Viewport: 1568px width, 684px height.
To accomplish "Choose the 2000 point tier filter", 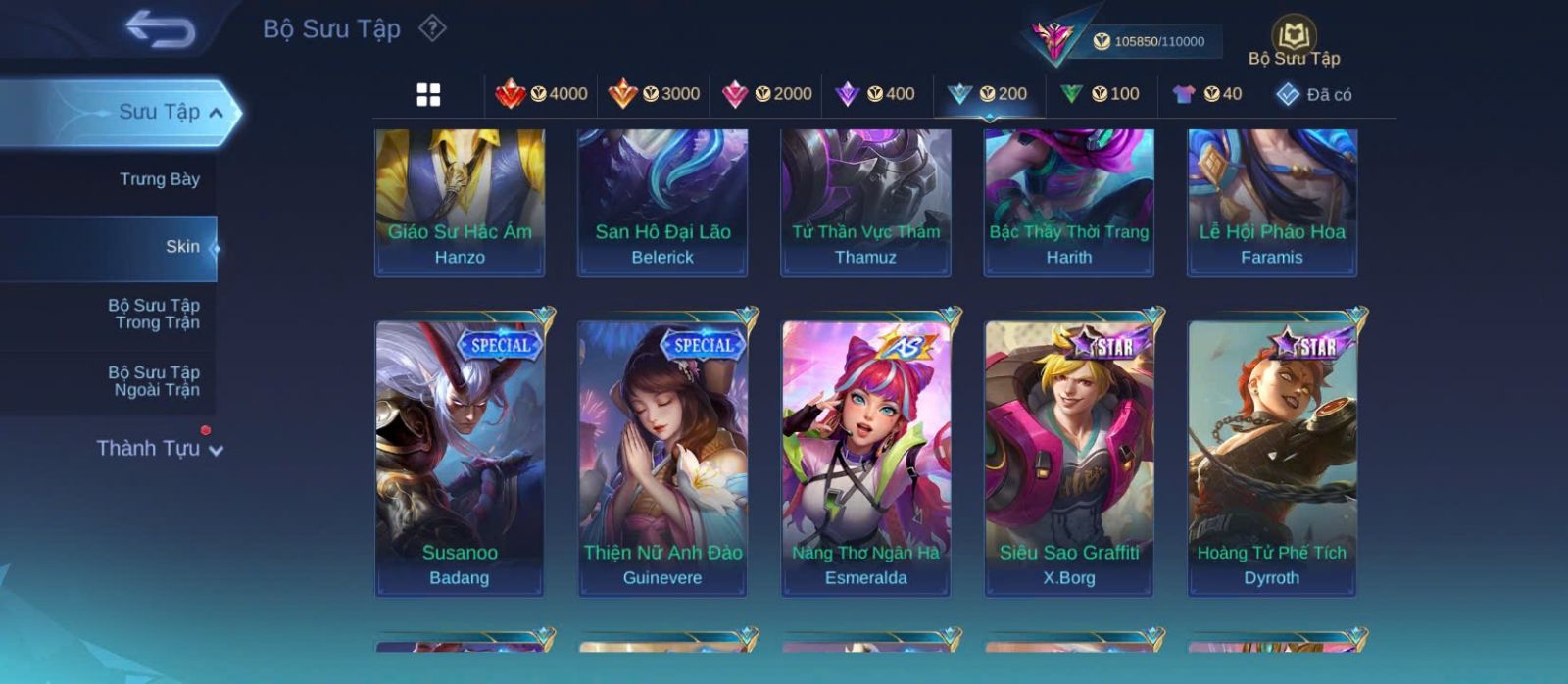I will pos(766,94).
